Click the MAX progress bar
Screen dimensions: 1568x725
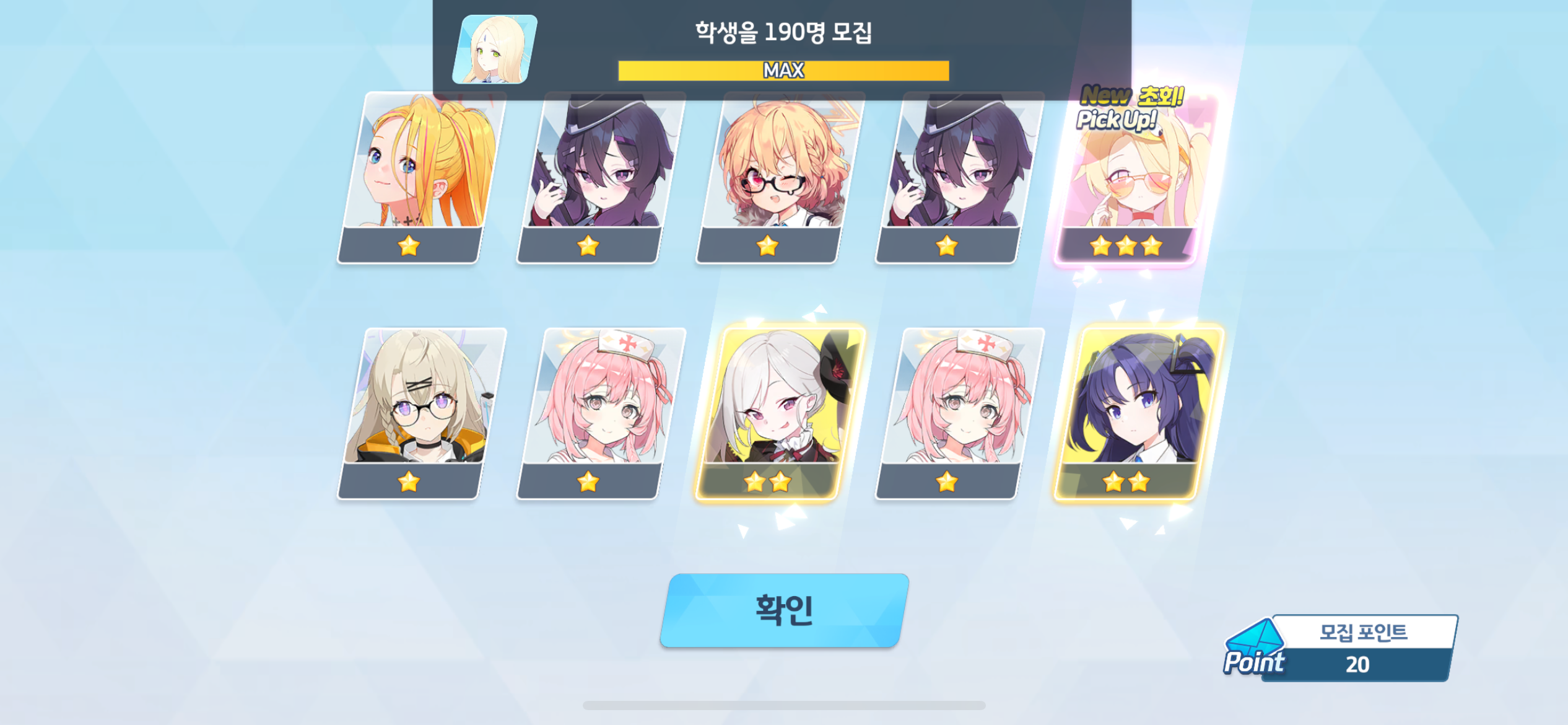click(784, 70)
